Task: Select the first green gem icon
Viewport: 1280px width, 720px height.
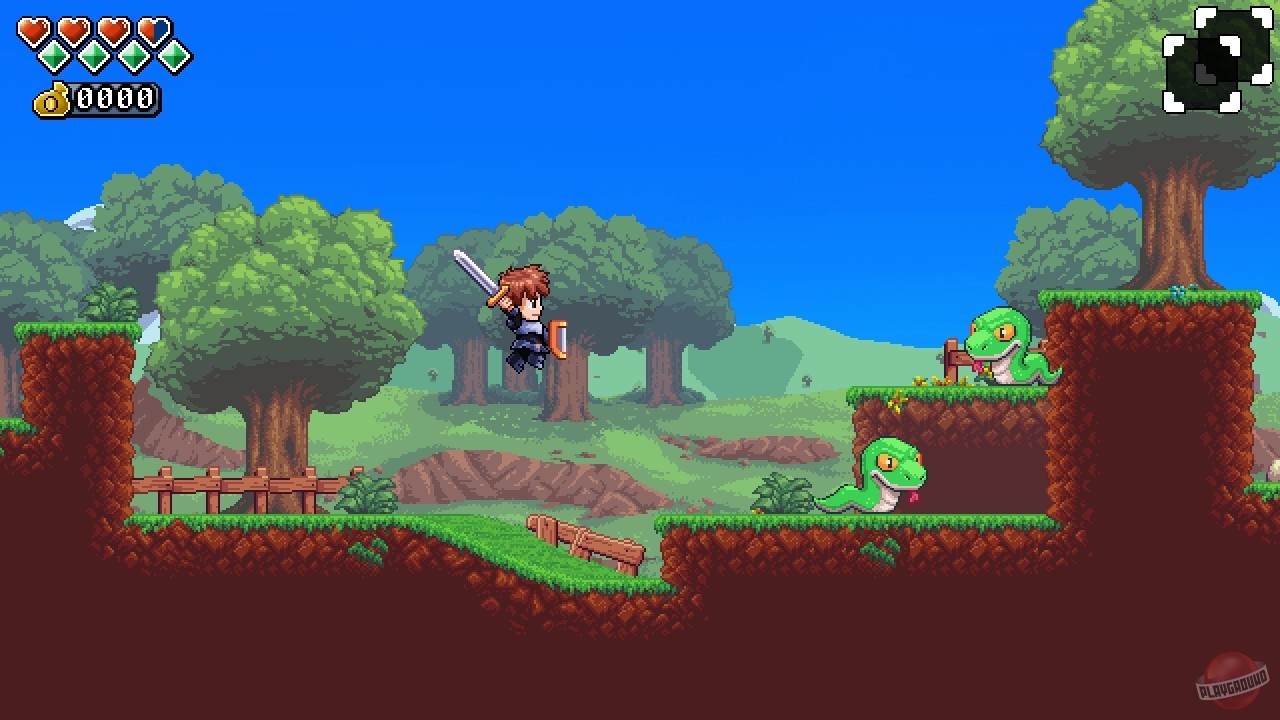Action: coord(52,56)
